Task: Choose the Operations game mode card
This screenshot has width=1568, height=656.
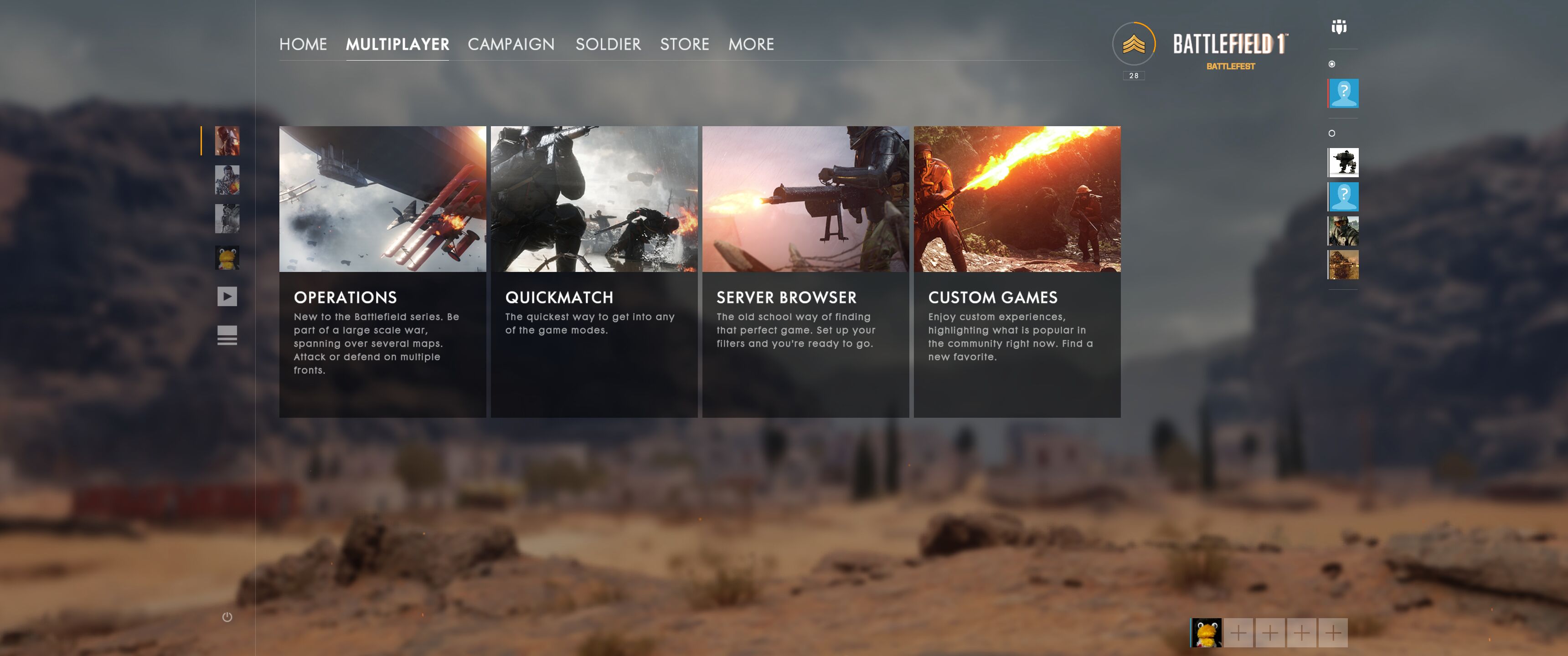Action: [x=382, y=271]
